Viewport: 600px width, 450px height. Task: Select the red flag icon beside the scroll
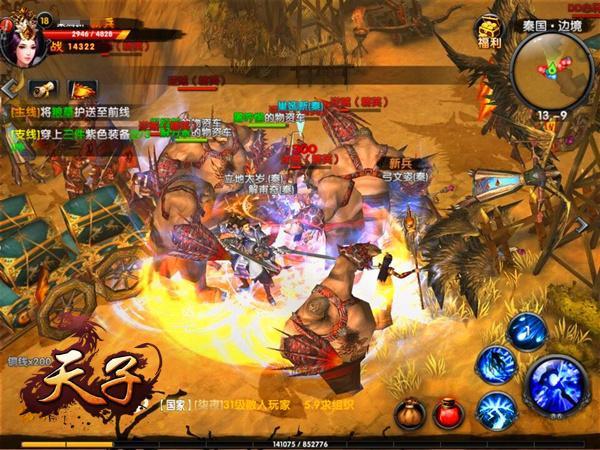82,89
